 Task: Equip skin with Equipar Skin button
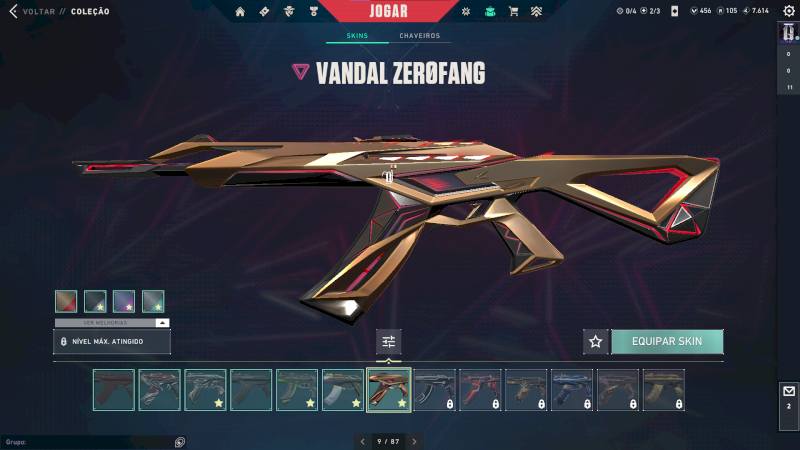coord(667,342)
